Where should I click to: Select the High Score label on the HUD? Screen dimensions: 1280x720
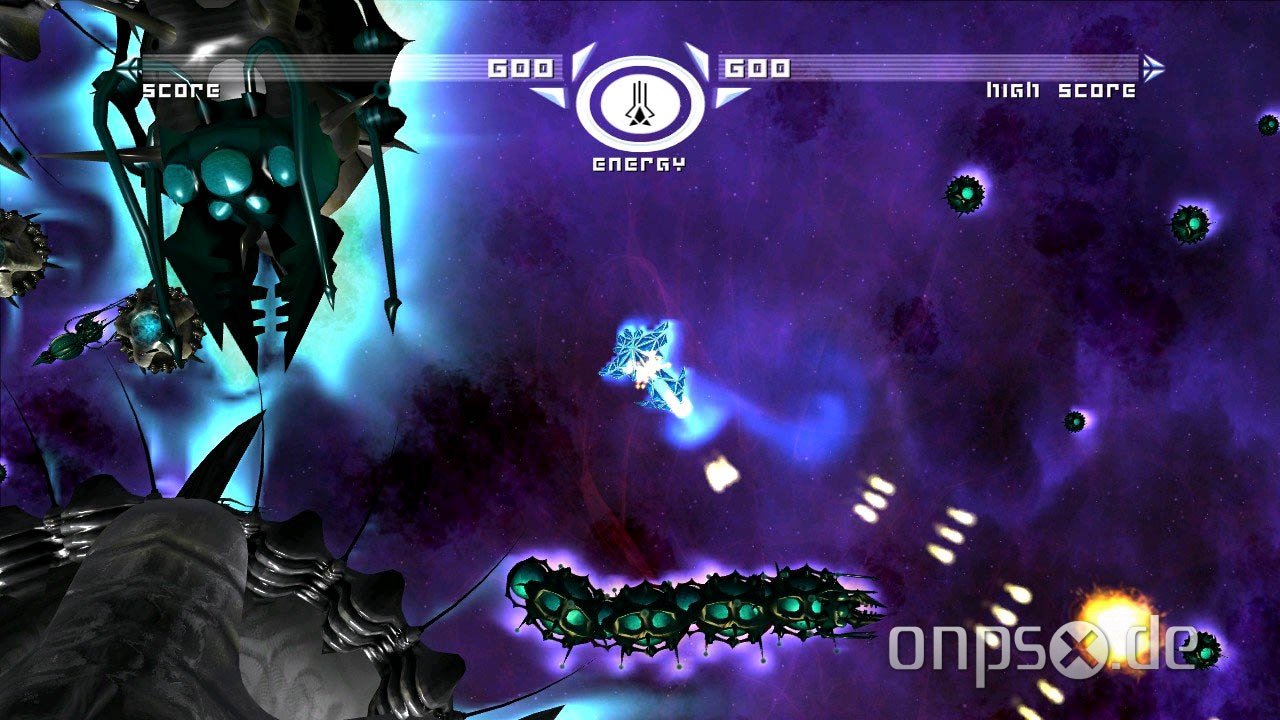click(1060, 91)
